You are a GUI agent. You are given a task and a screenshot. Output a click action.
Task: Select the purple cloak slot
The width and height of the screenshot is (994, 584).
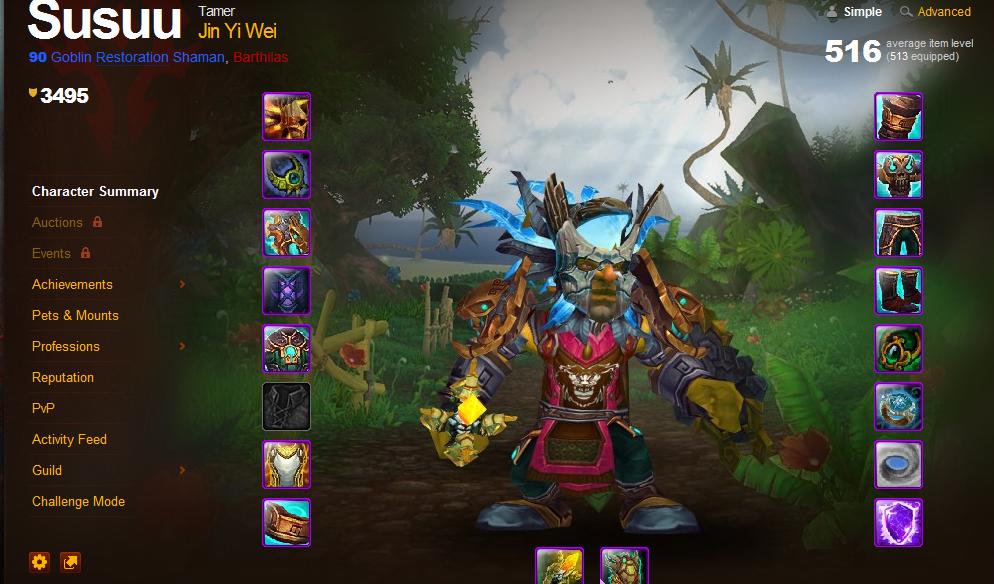click(x=287, y=291)
